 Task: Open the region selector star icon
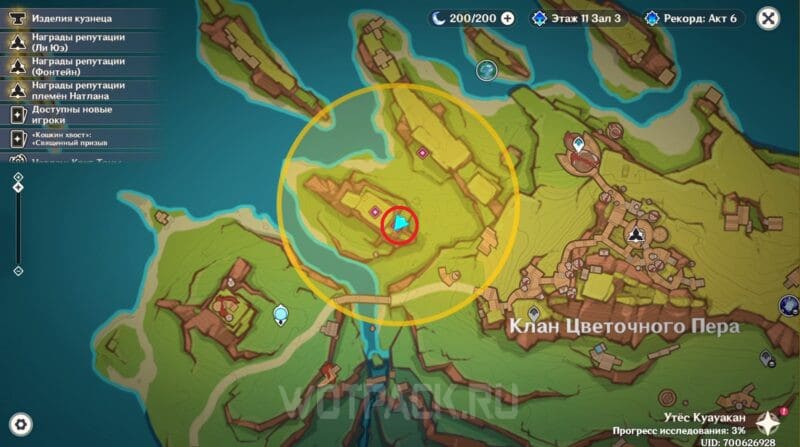[x=768, y=422]
